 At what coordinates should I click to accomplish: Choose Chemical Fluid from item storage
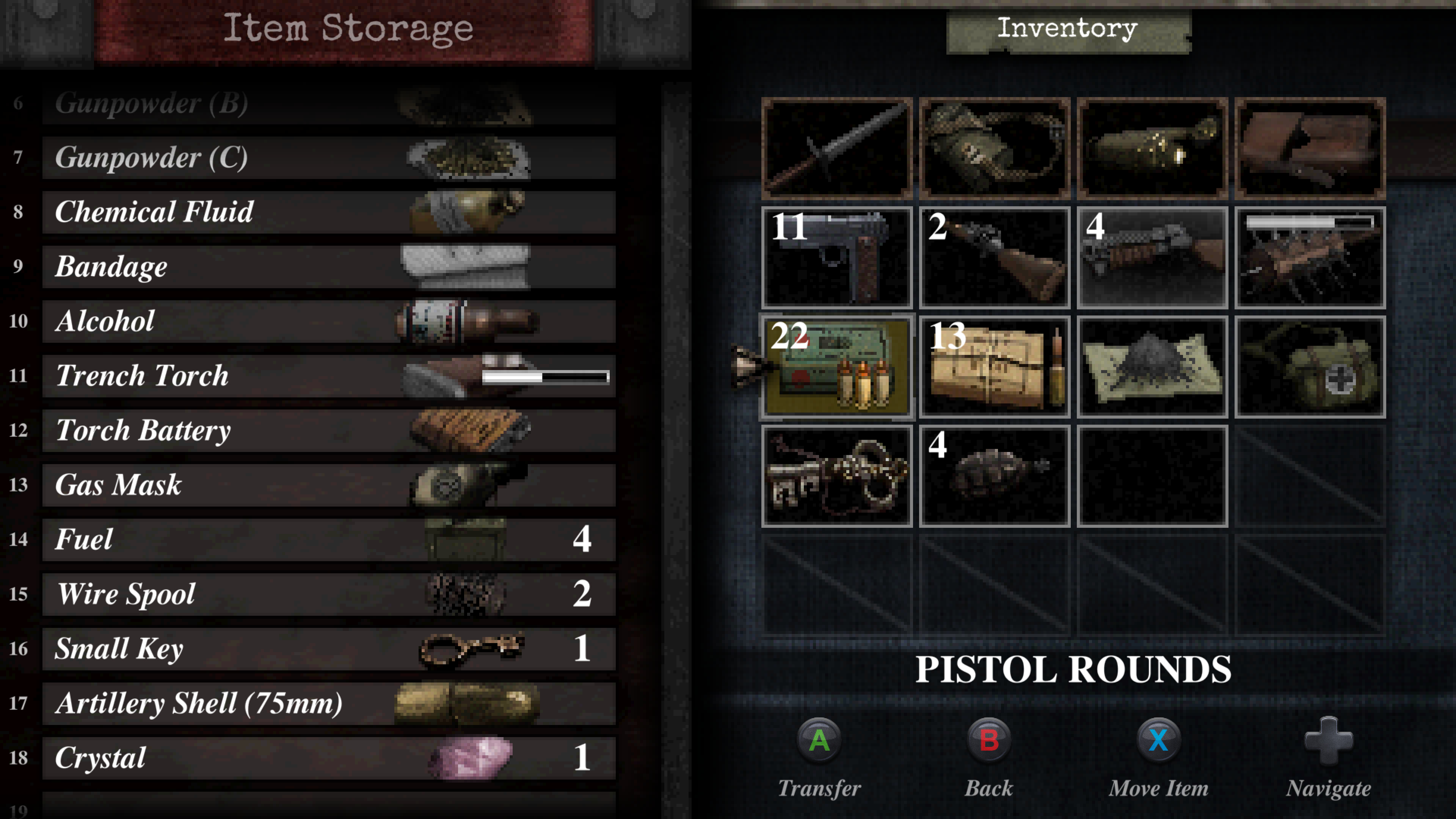(328, 212)
